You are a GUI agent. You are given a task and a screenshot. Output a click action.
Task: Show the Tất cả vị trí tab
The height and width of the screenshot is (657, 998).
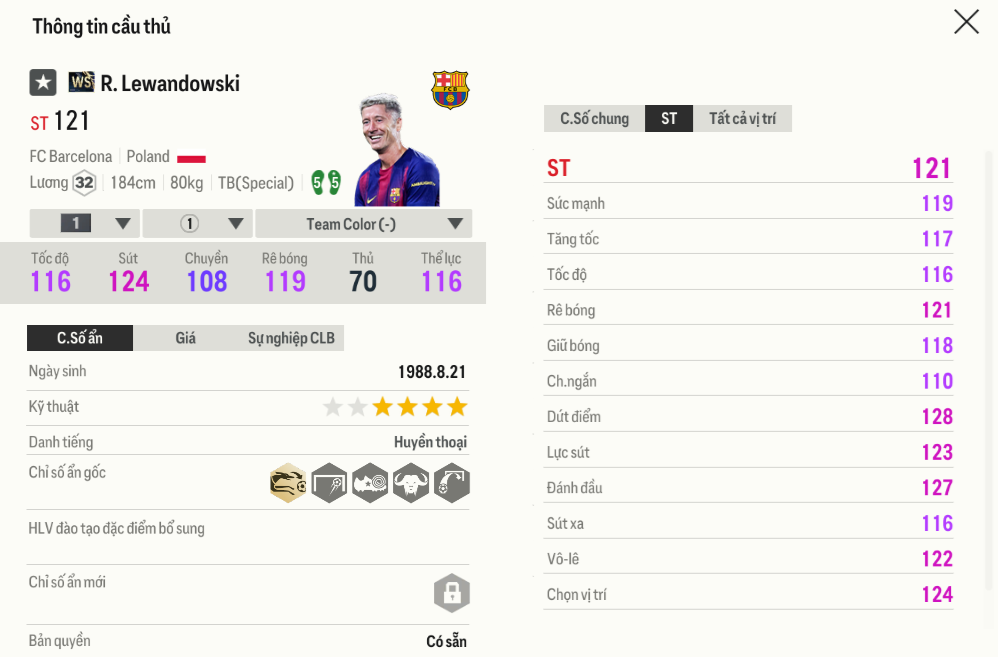point(742,119)
